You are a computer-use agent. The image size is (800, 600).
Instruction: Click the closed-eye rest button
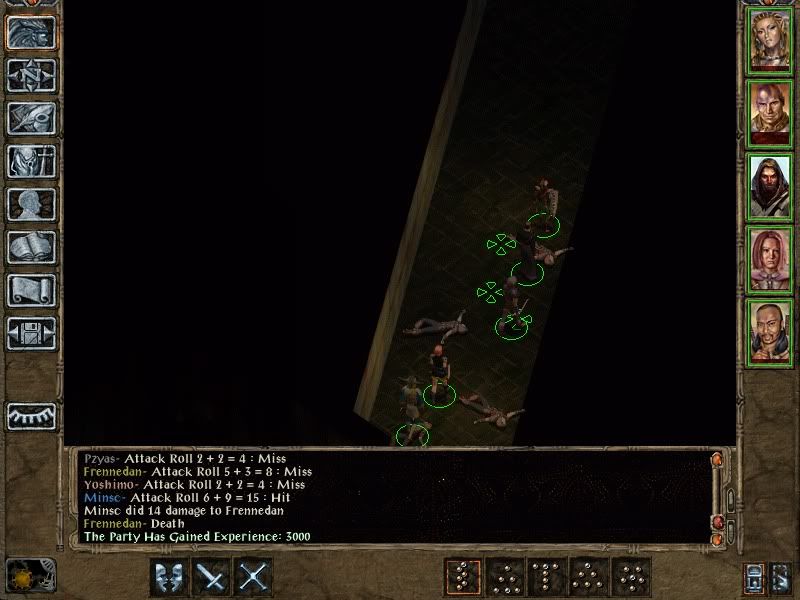point(31,416)
